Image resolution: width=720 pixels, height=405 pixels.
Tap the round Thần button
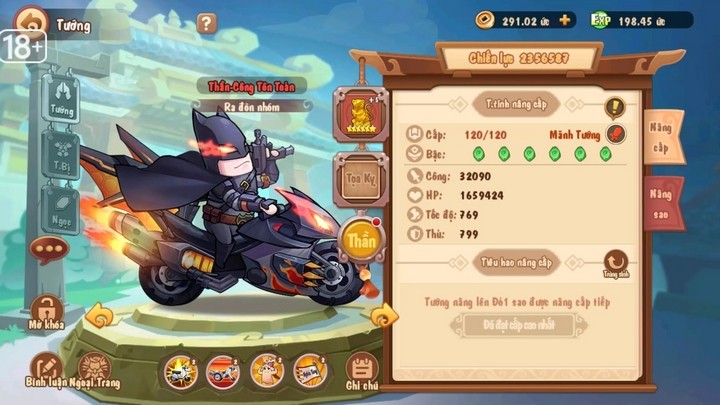pyautogui.click(x=360, y=240)
